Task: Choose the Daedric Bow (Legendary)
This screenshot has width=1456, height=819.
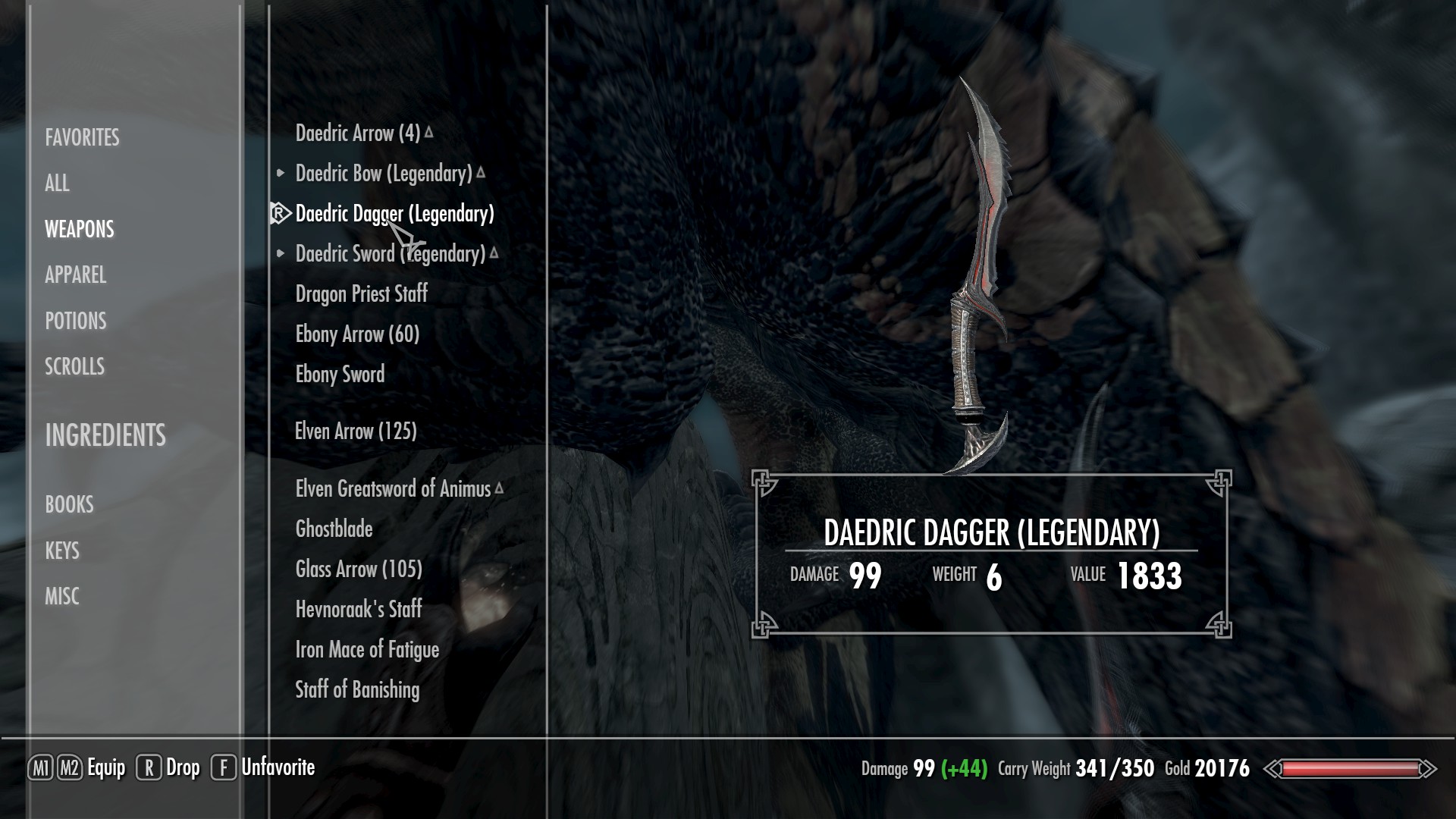Action: [x=384, y=174]
